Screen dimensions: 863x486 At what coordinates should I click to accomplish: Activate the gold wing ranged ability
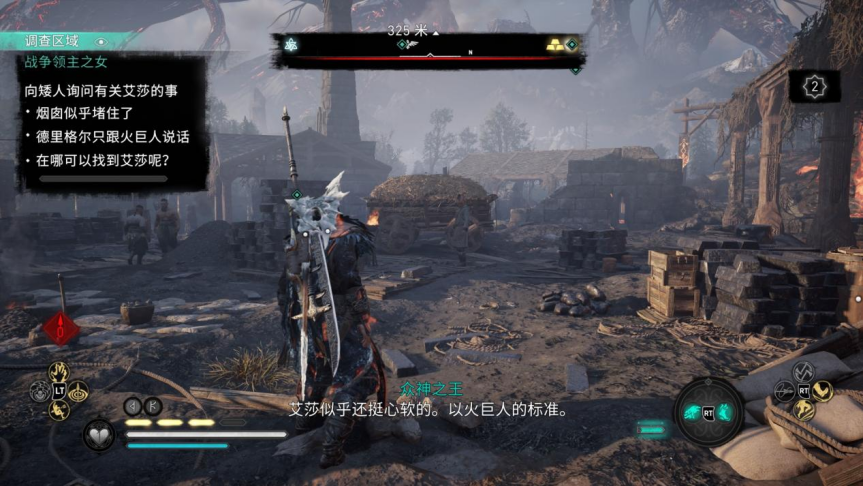click(x=825, y=391)
